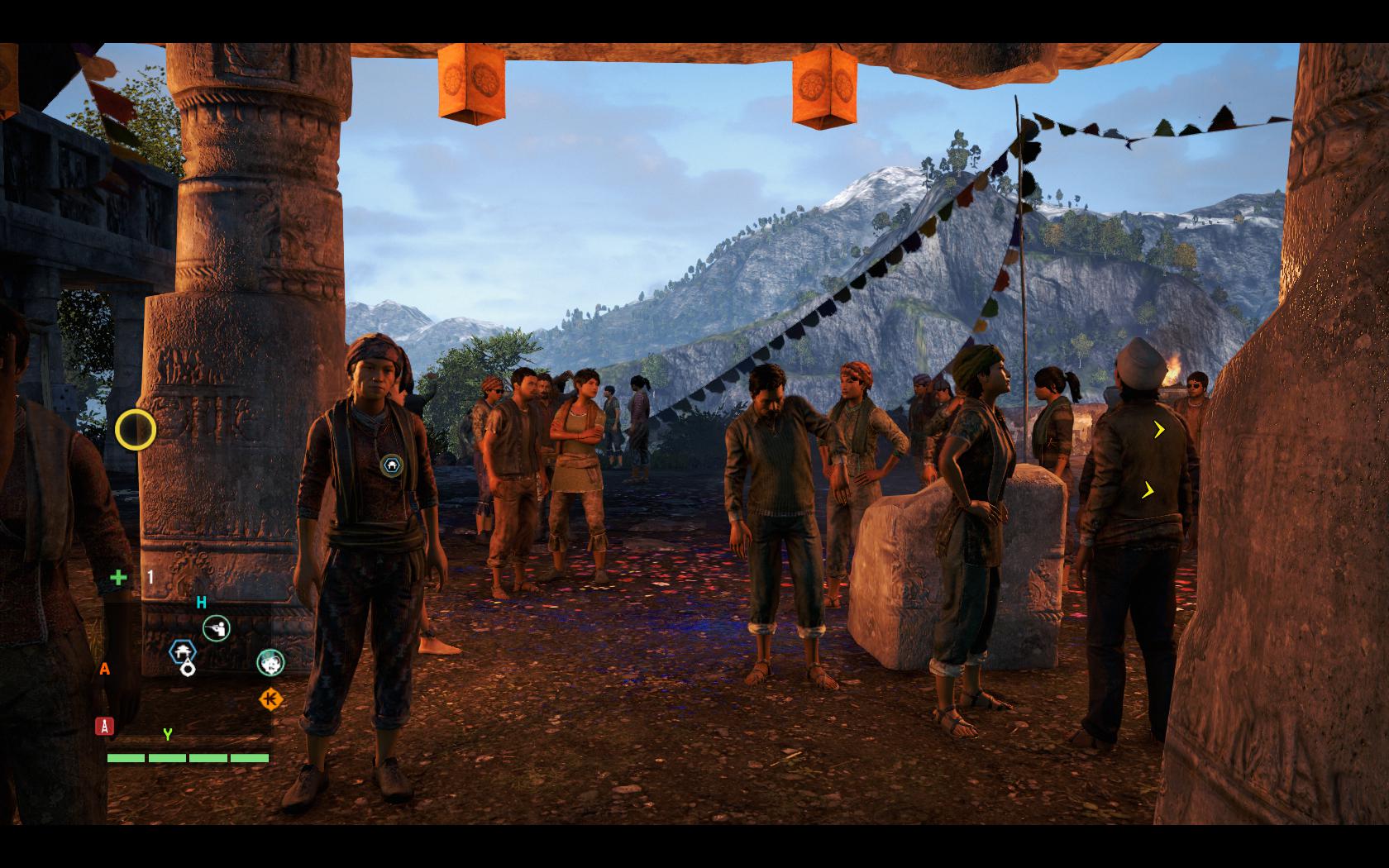Click the rightmost green health bar segment
Image resolution: width=1389 pixels, height=868 pixels.
pyautogui.click(x=249, y=758)
